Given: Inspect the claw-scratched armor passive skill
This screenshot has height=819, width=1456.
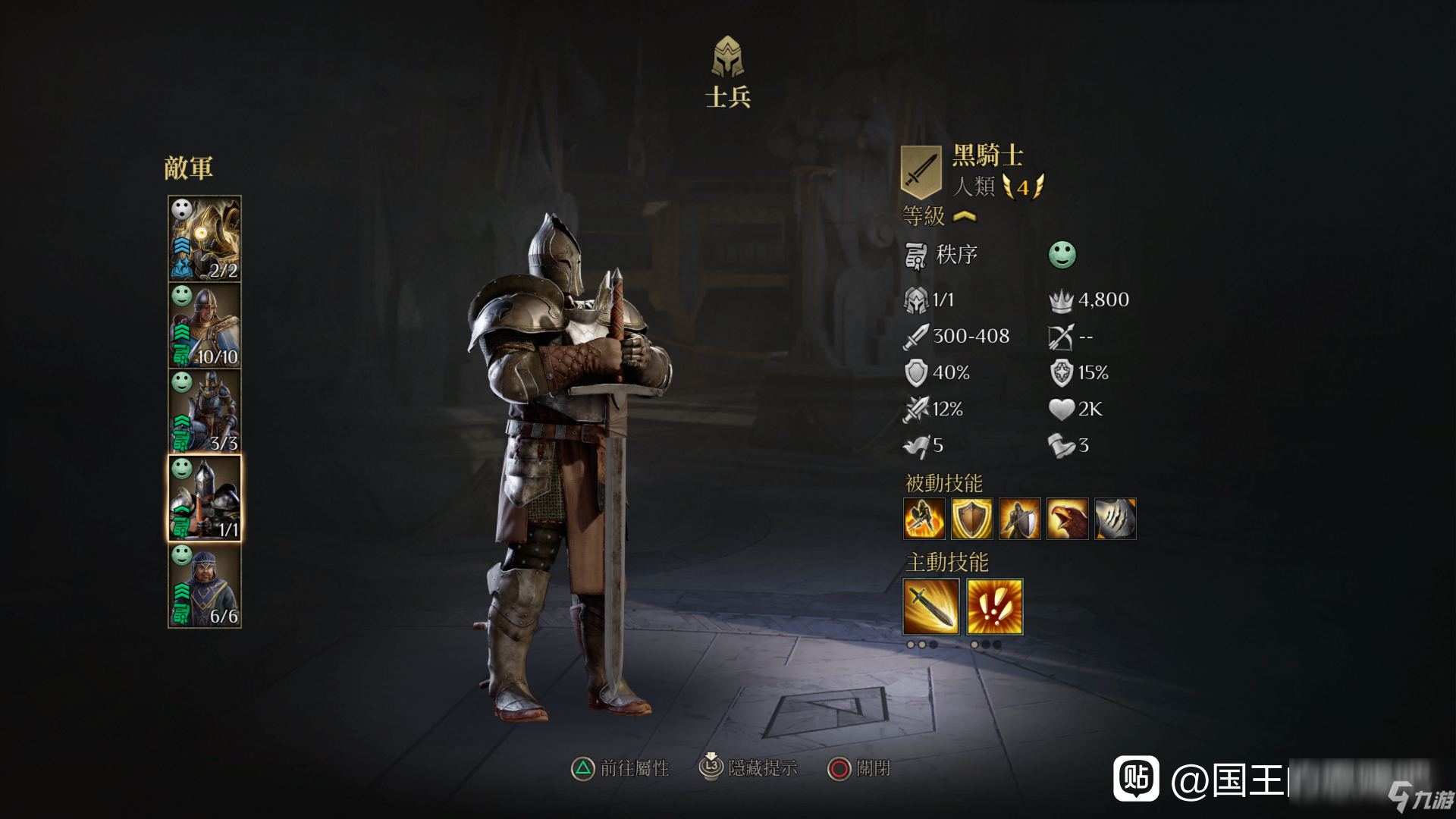Looking at the screenshot, I should (x=1115, y=519).
